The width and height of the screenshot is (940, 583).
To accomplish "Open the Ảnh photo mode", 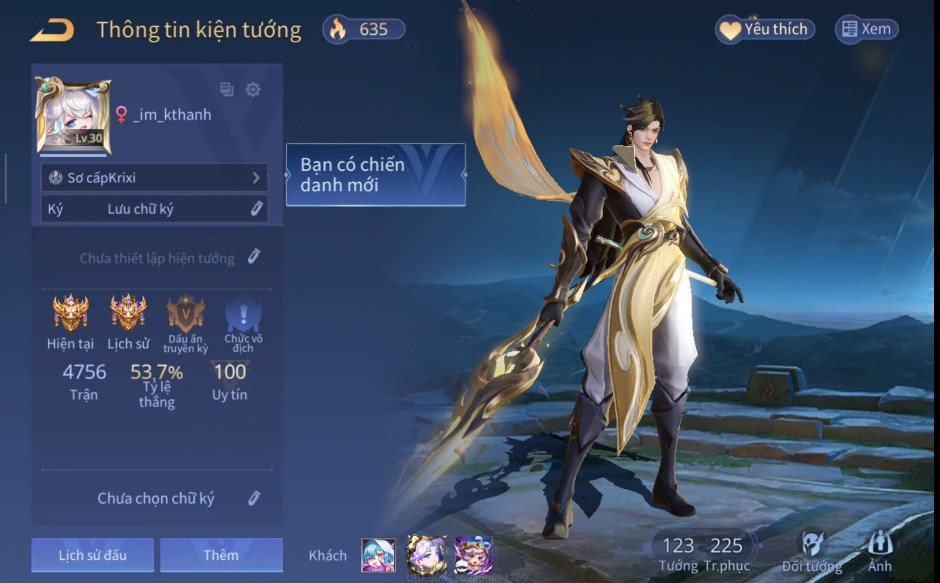I will pyautogui.click(x=880, y=551).
